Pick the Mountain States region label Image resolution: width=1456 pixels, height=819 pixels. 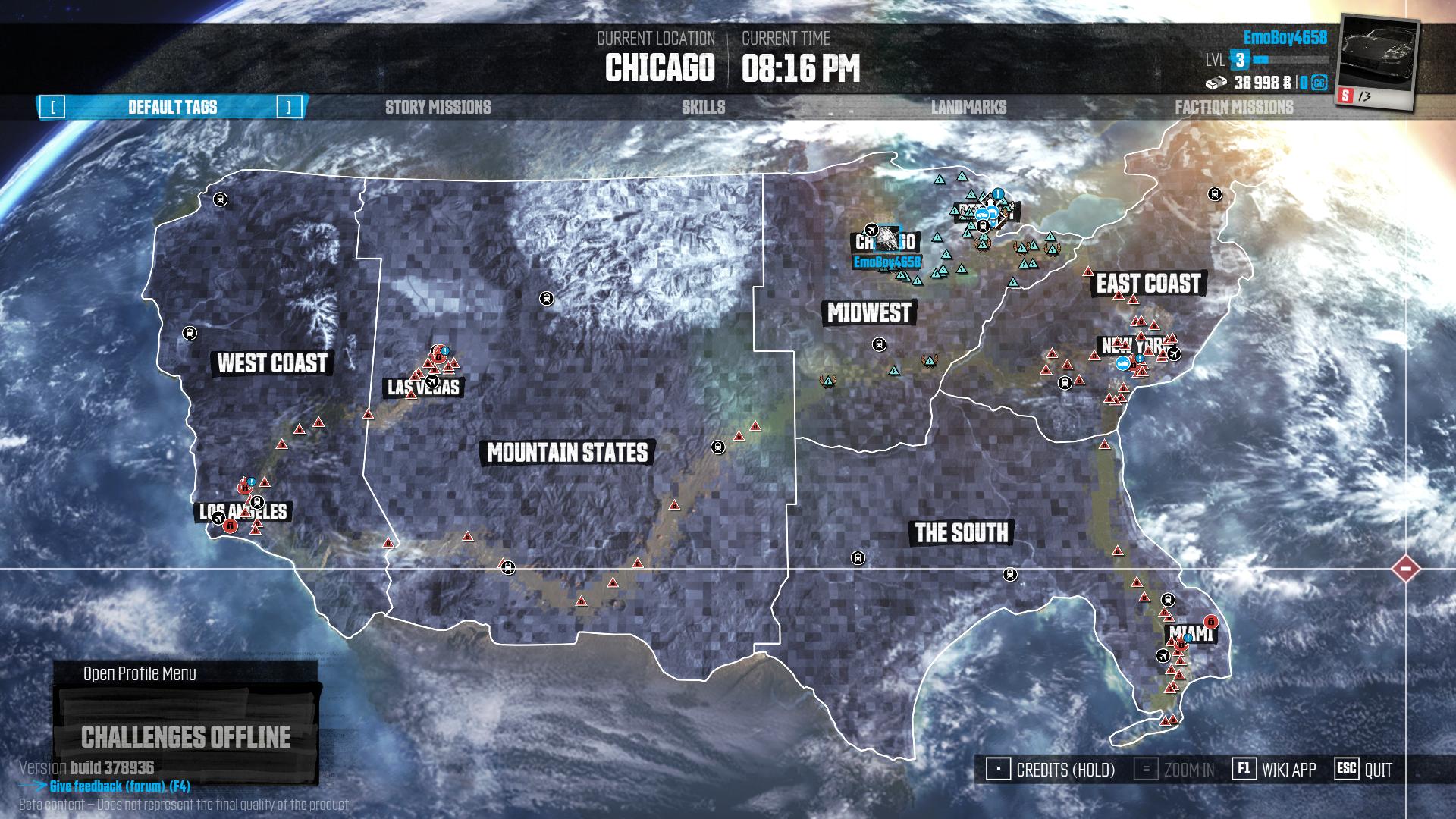[567, 453]
